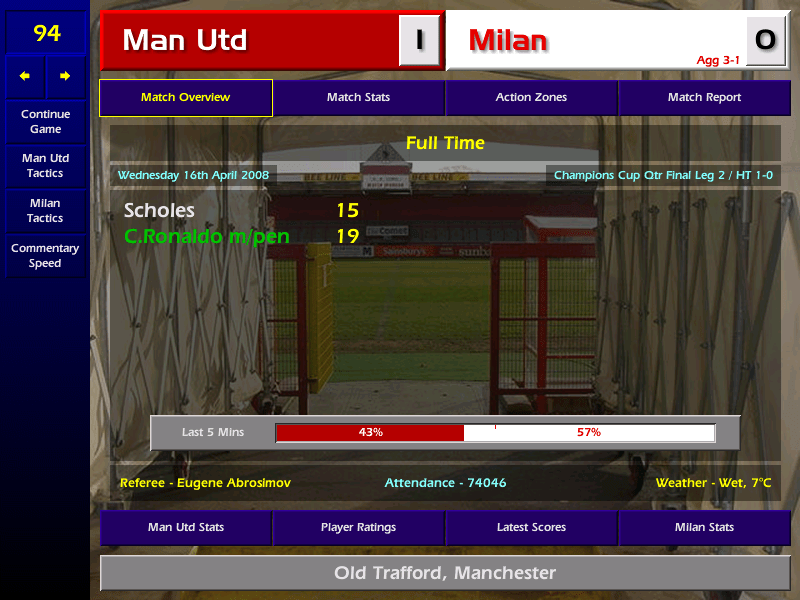
Task: Select Continue Game
Action: 45,121
